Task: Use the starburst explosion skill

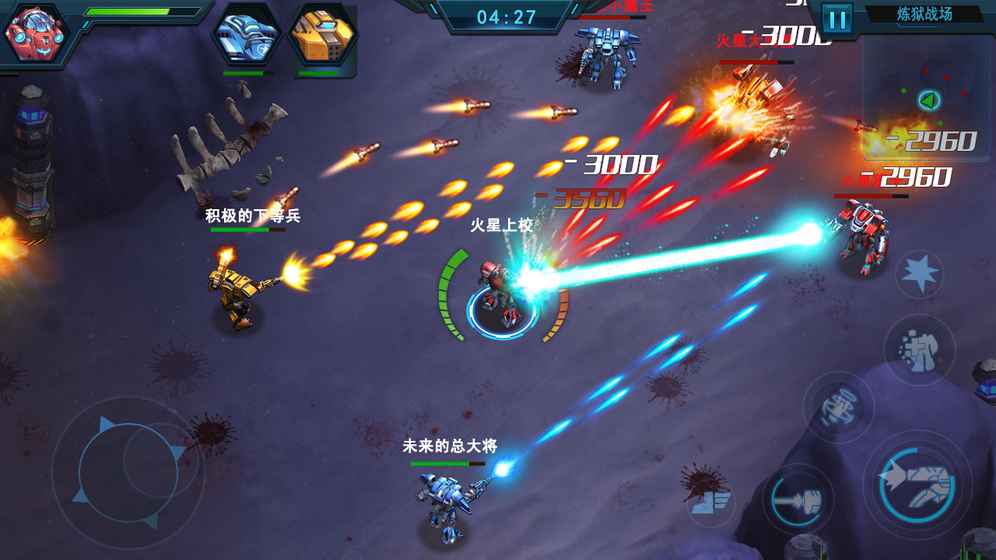Action: click(919, 273)
